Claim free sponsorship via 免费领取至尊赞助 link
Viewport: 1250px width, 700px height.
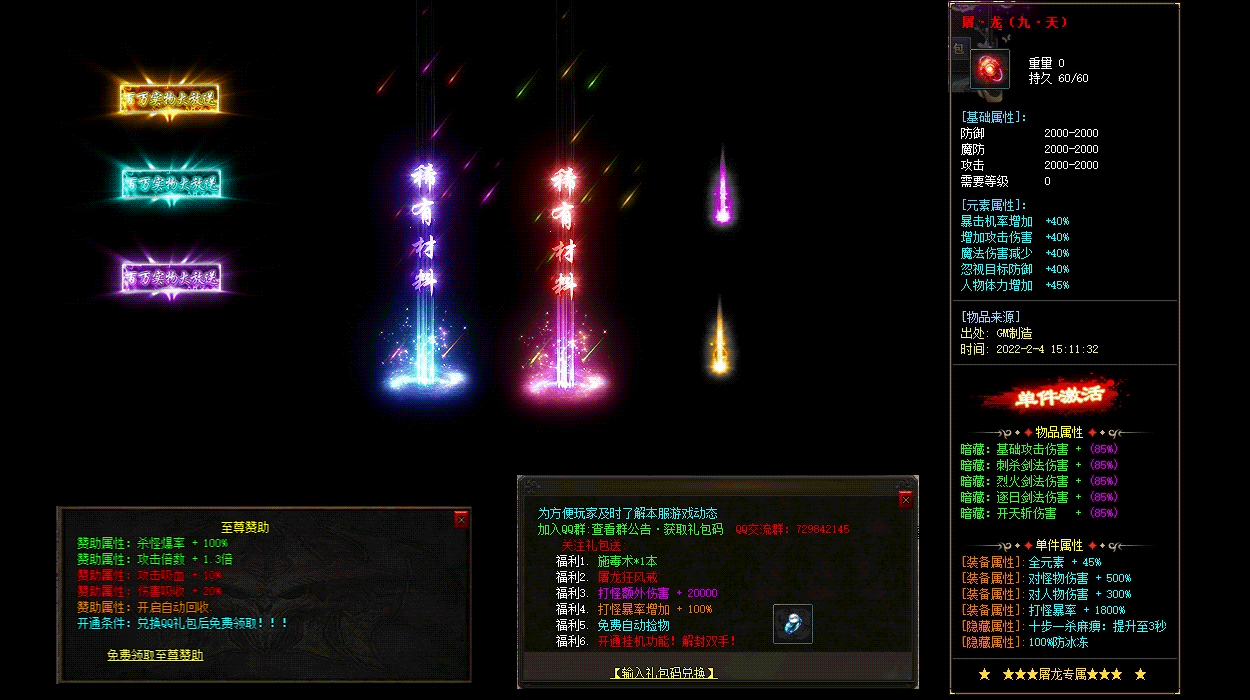tap(155, 655)
